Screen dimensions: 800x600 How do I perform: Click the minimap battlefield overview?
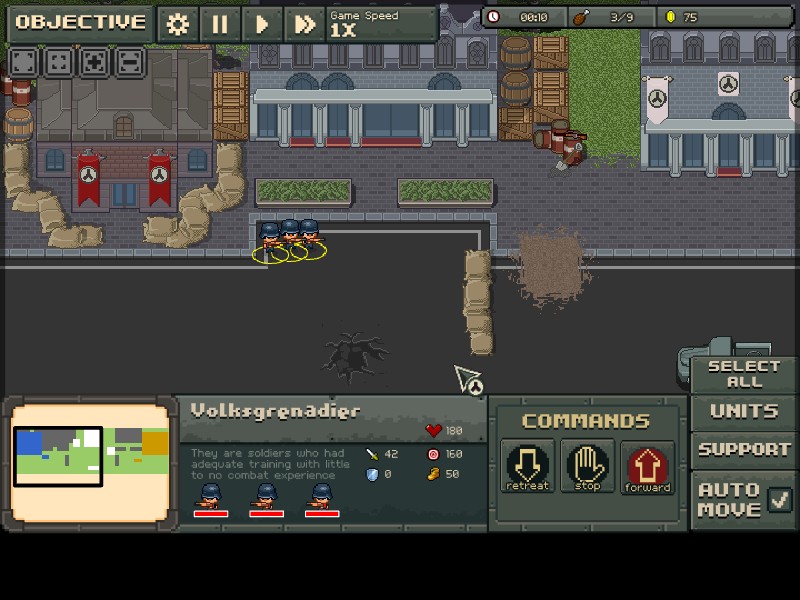tap(90, 460)
